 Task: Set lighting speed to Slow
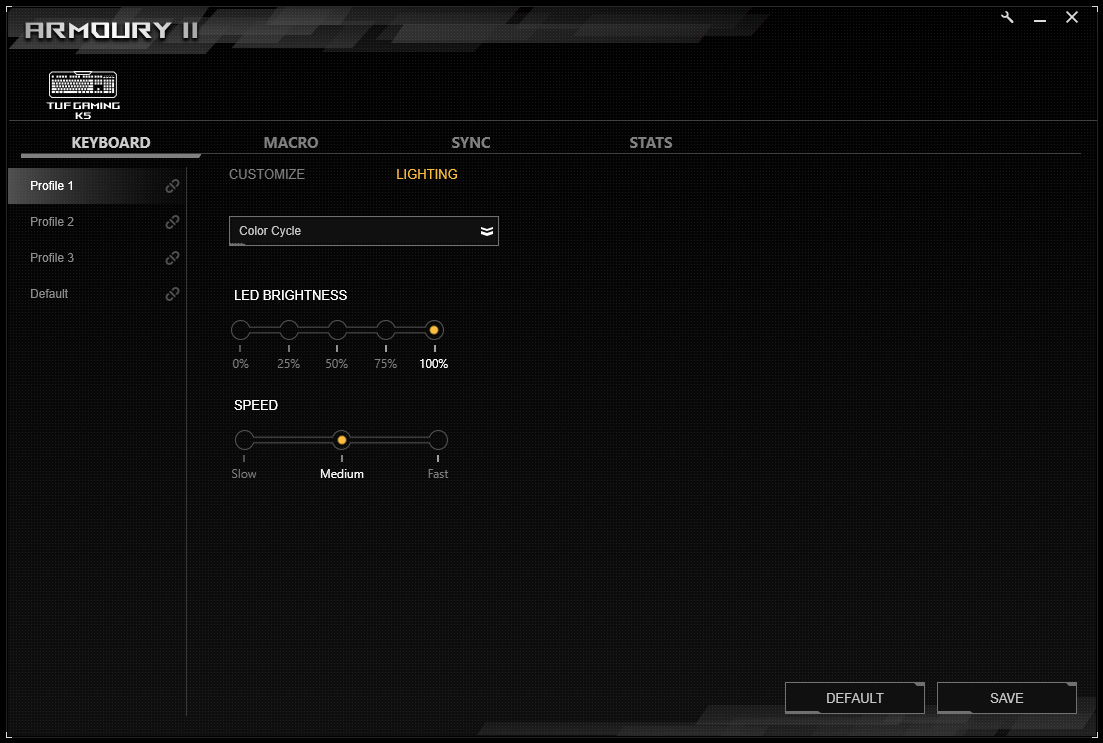point(245,440)
